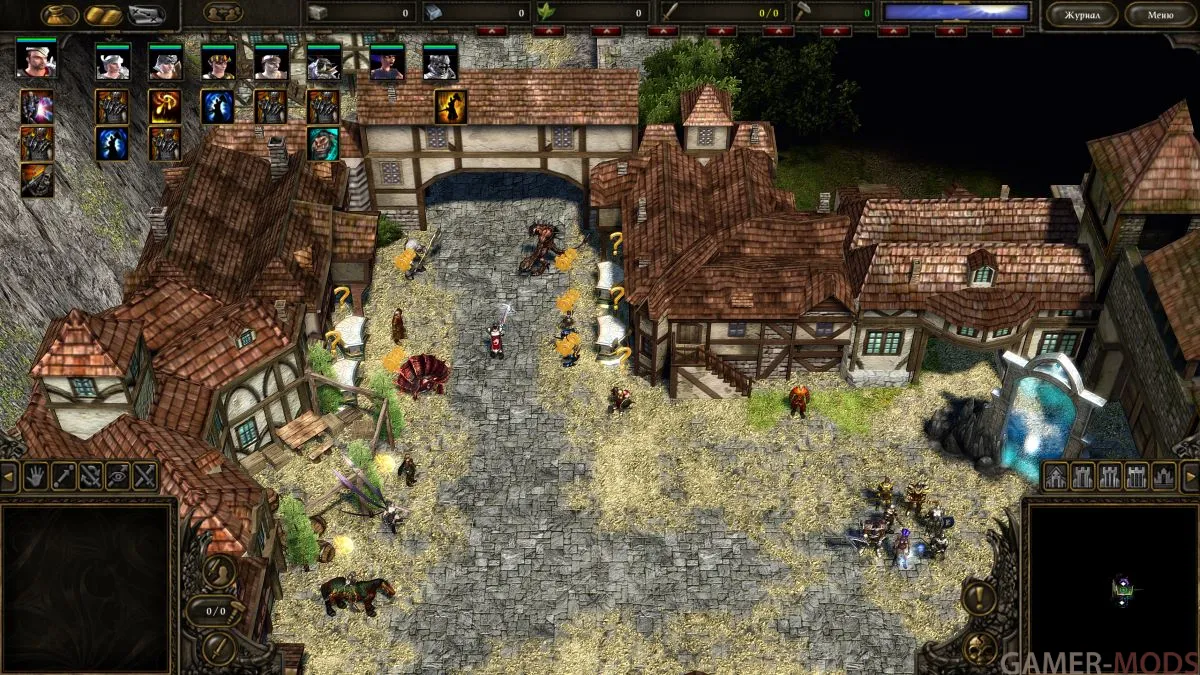The height and width of the screenshot is (675, 1200).
Task: Click the sword-and-head round button
Action: [219, 572]
